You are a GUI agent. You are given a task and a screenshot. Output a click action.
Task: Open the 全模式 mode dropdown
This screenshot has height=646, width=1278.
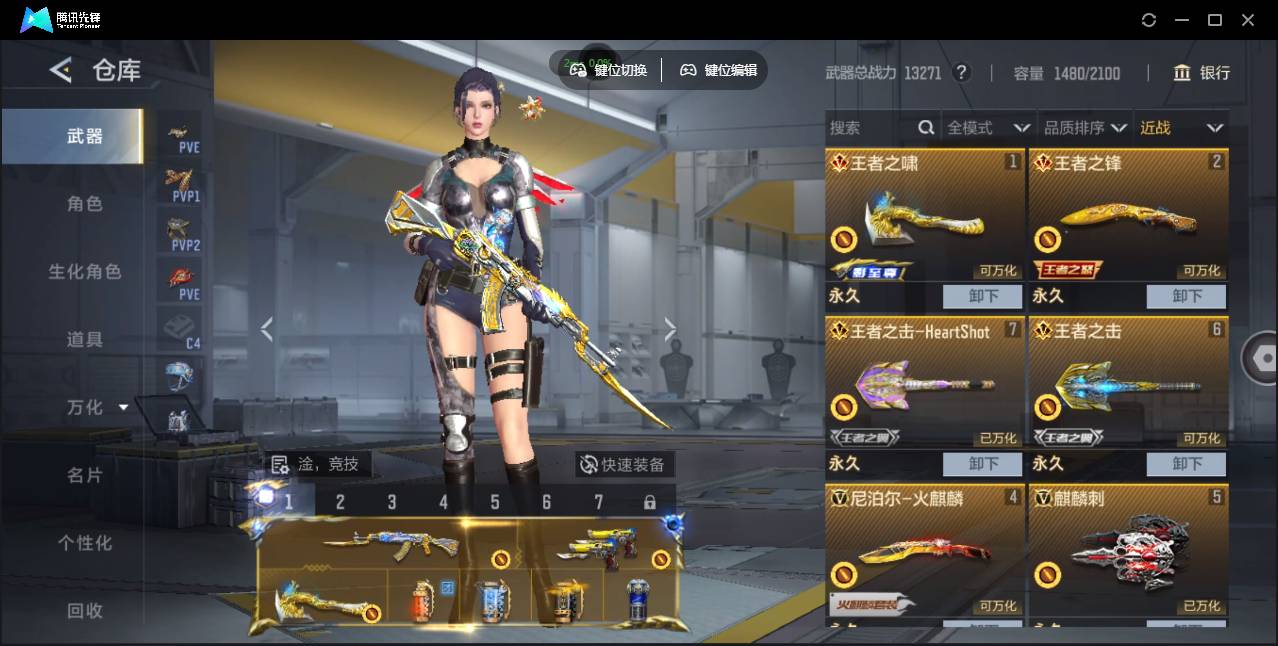tap(987, 128)
